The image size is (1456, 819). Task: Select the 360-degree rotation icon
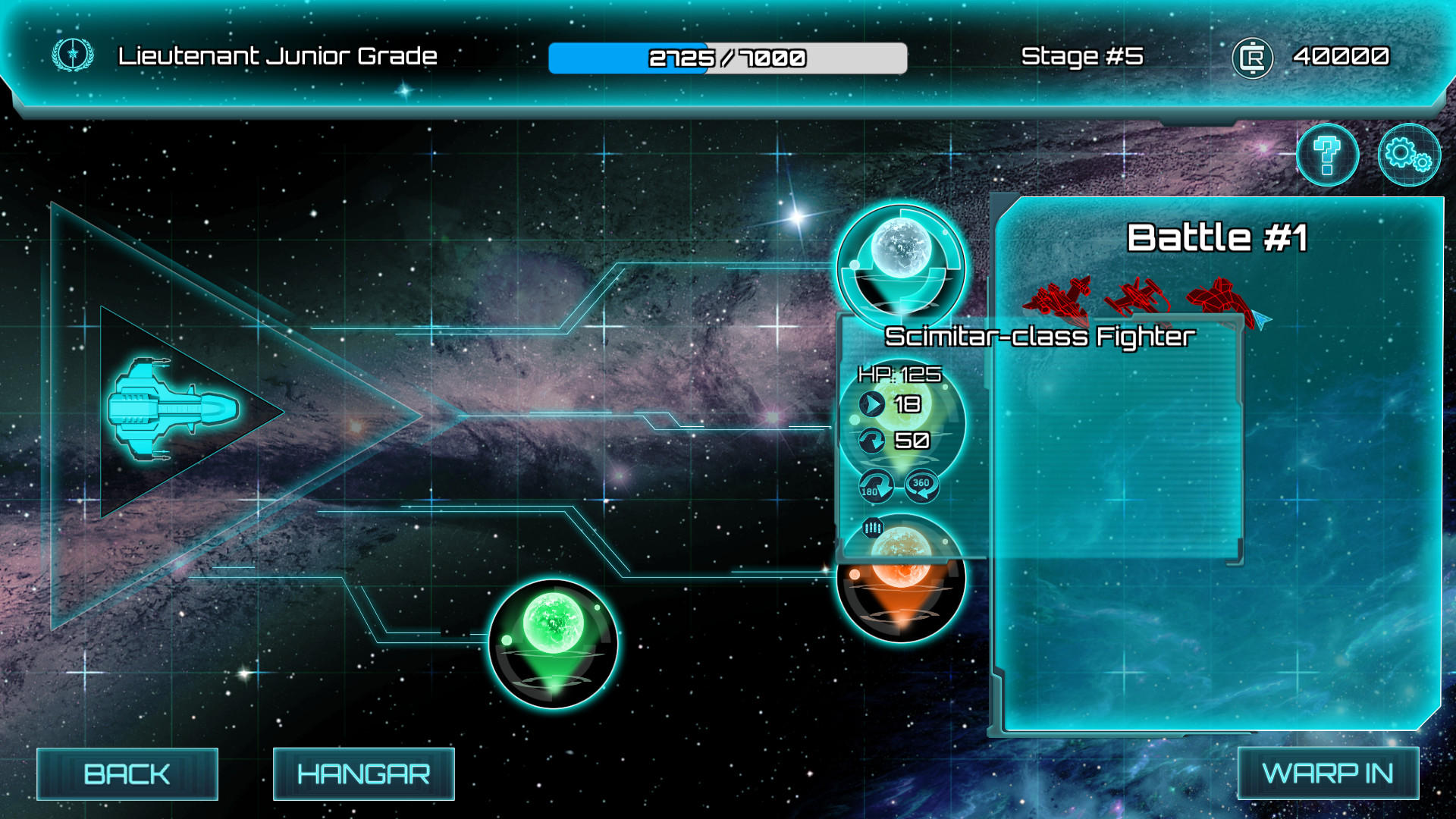[x=924, y=486]
